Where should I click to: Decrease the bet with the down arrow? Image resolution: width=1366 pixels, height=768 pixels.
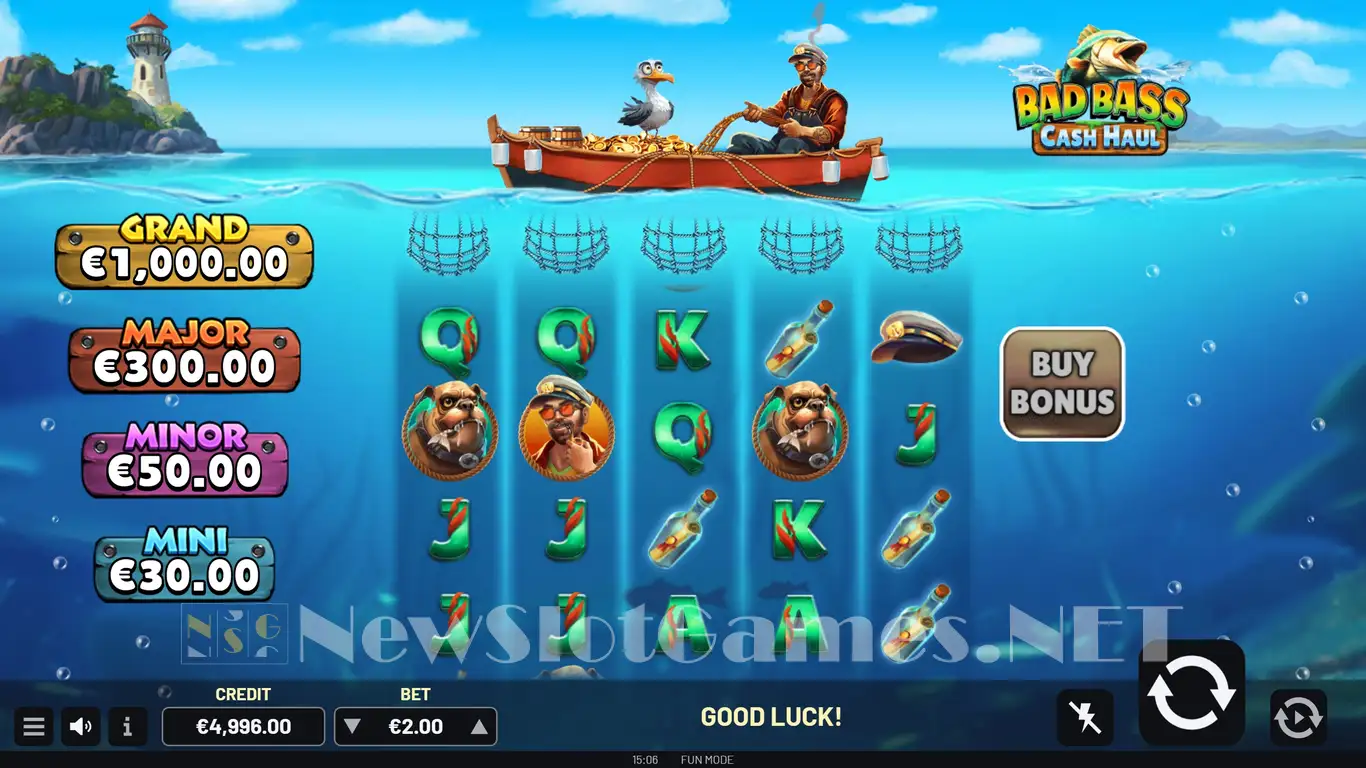(x=351, y=727)
